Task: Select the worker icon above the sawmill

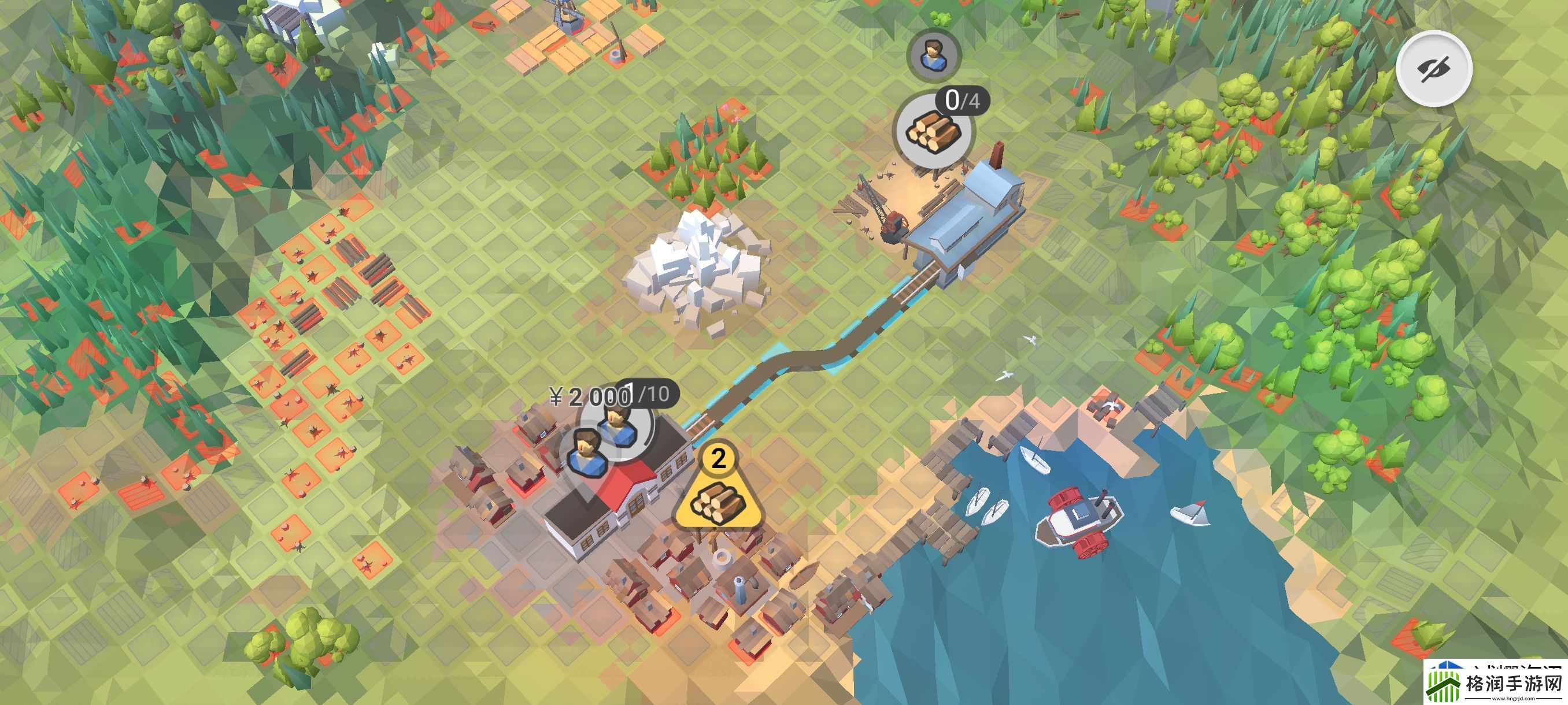Action: [x=932, y=54]
